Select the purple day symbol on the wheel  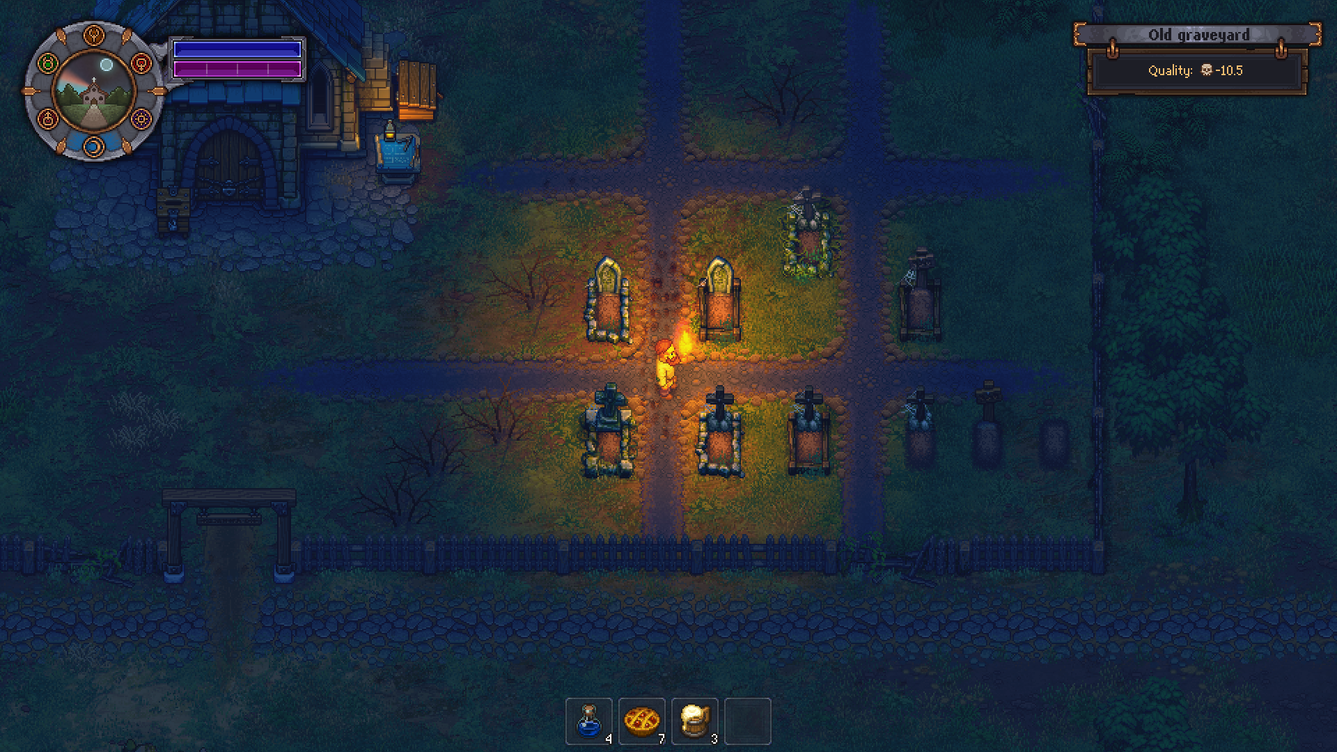pos(141,120)
